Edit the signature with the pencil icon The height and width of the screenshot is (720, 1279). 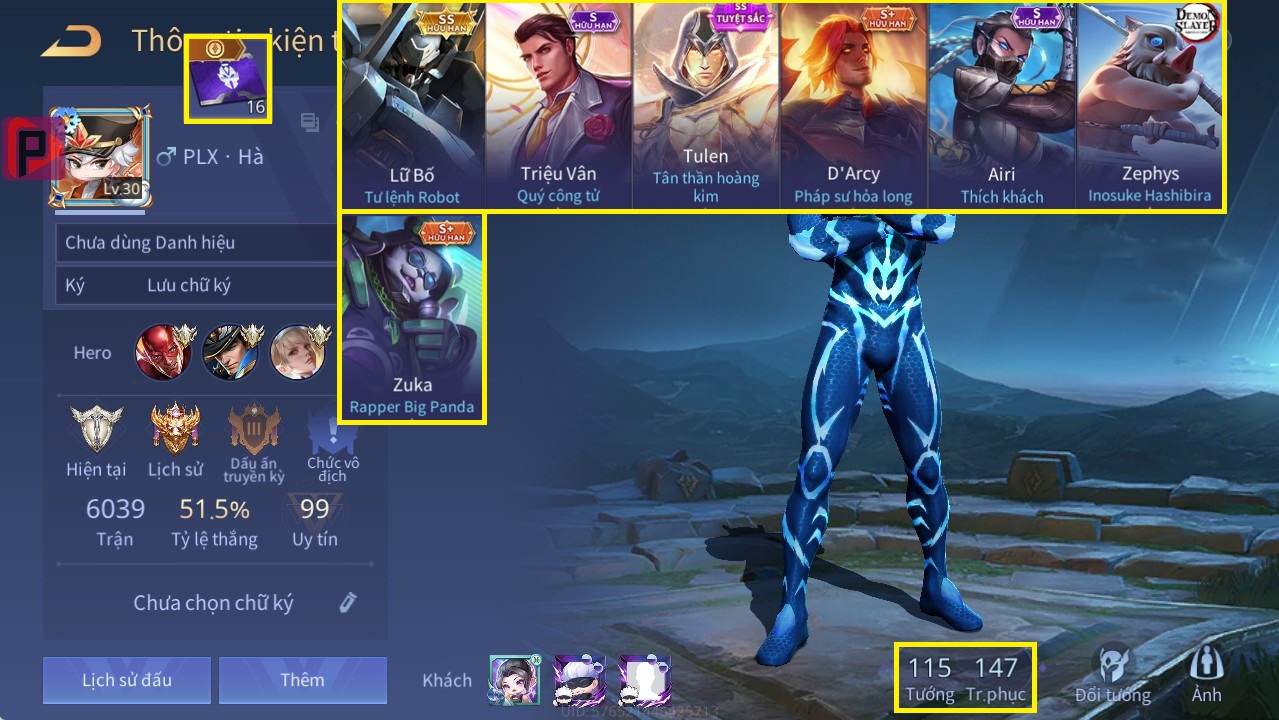347,602
